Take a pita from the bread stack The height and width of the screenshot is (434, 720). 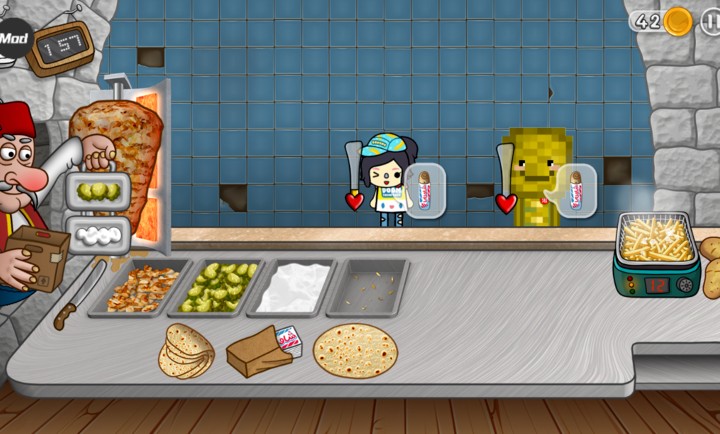click(x=187, y=351)
